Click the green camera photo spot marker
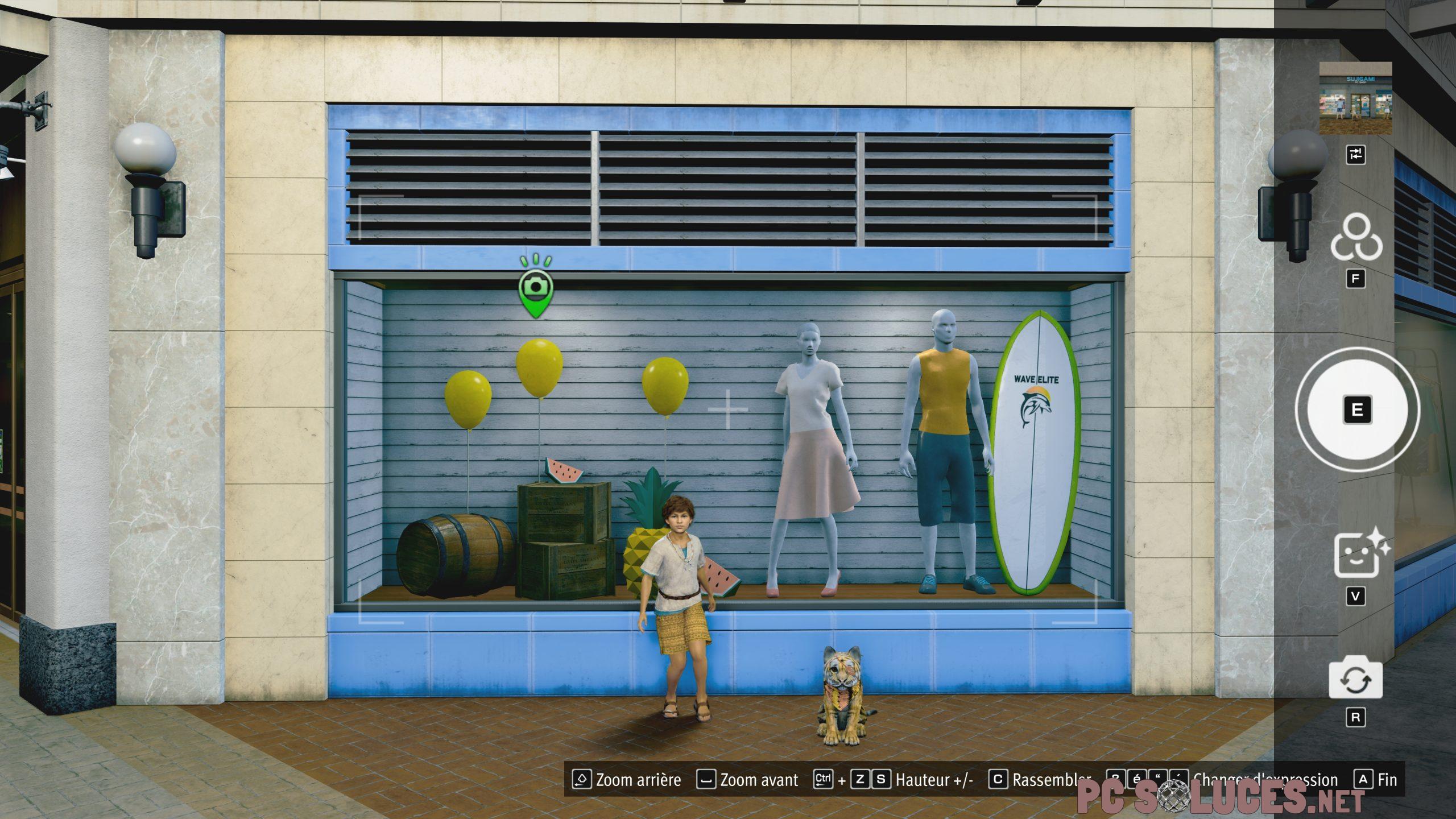This screenshot has width=1456, height=819. [535, 287]
